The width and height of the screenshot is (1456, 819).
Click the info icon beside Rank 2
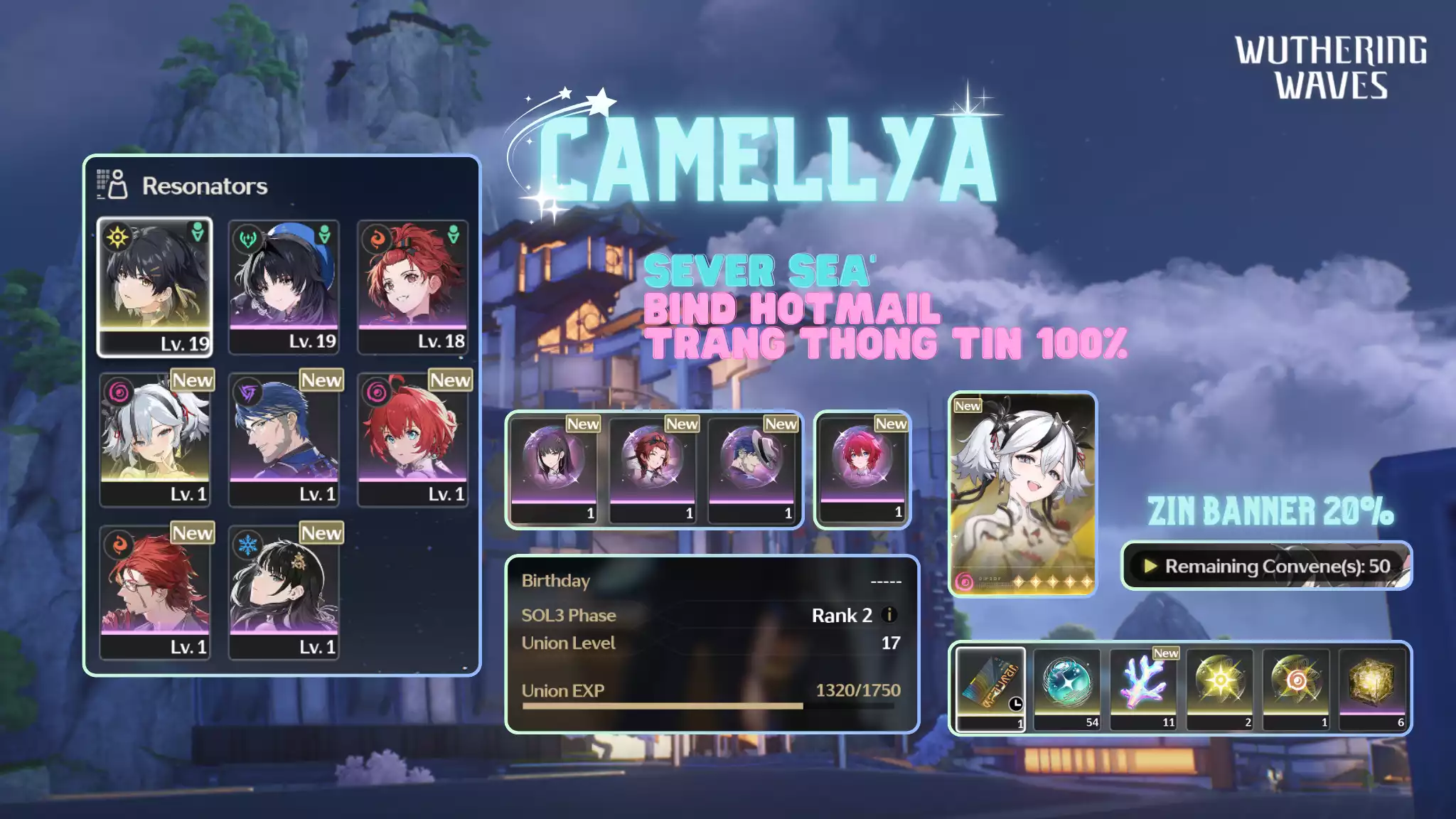tap(889, 615)
